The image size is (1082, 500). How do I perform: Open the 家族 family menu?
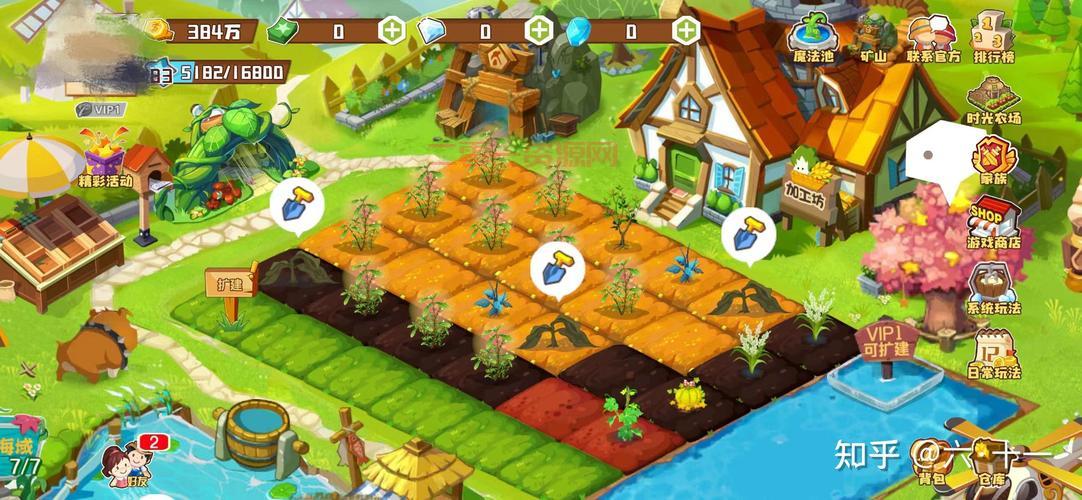[x=993, y=161]
